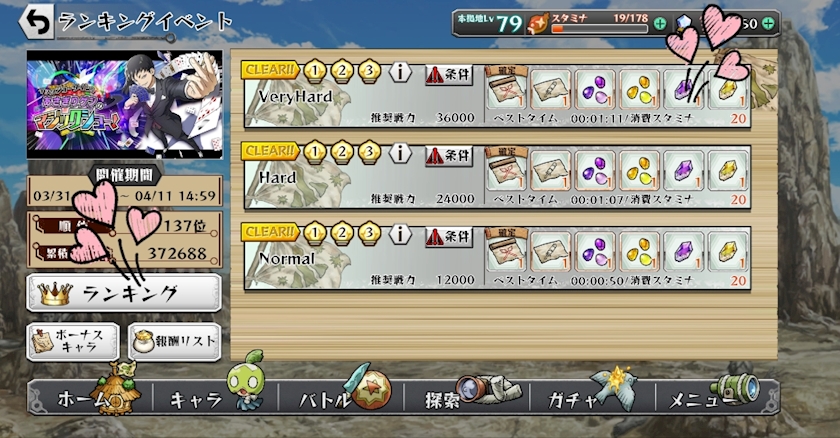The height and width of the screenshot is (438, 840).
Task: Open the ボーナスキャラ bonus character list
Action: (73, 341)
